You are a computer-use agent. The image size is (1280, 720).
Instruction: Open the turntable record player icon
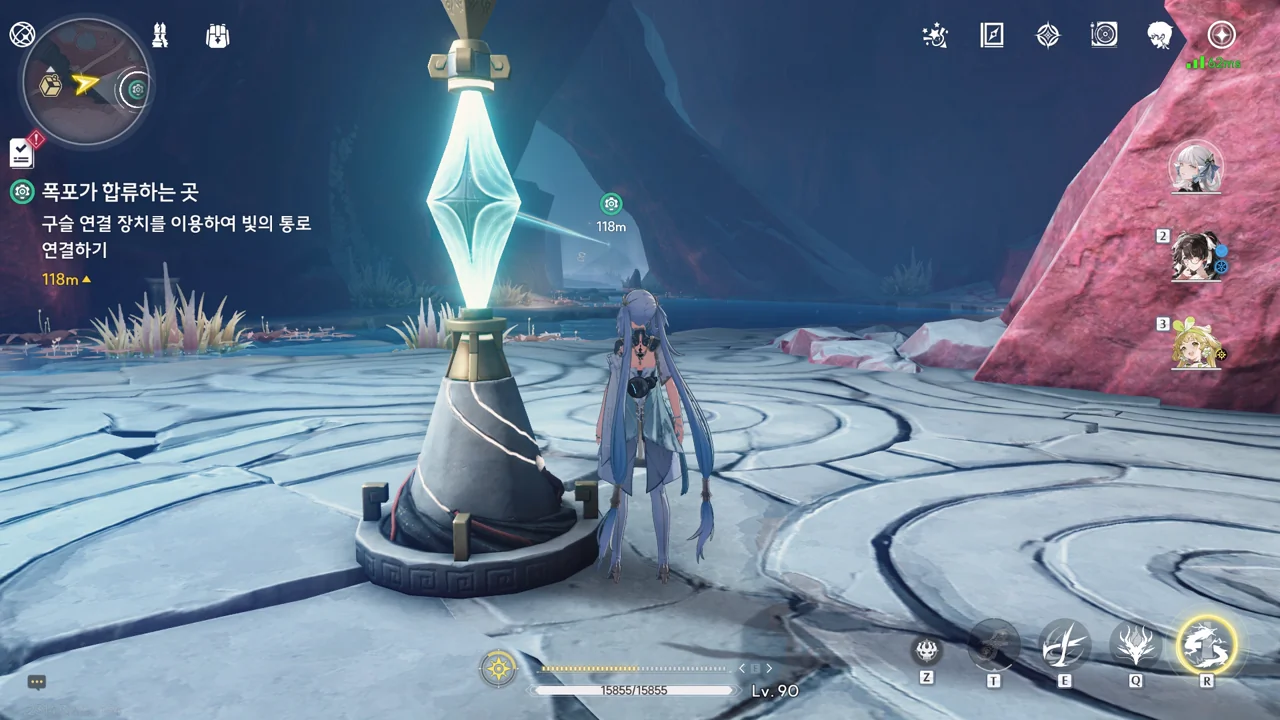[1104, 36]
